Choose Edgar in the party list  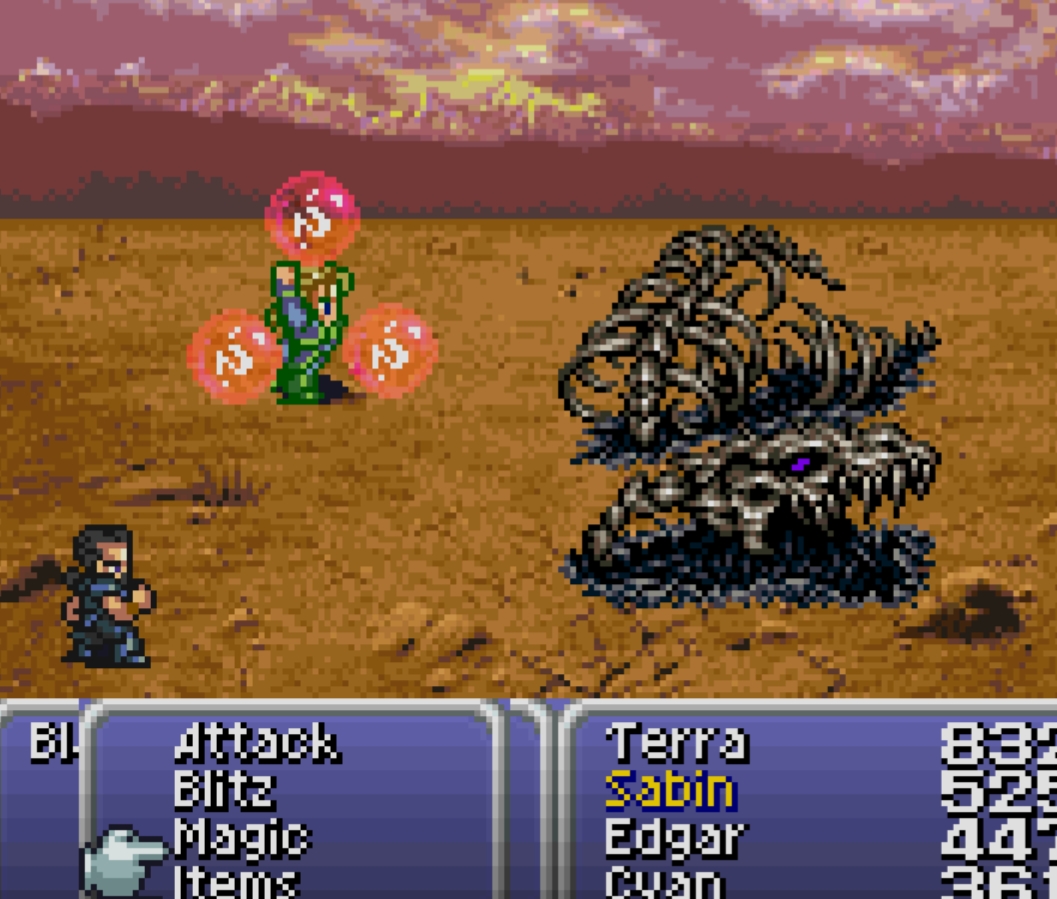click(675, 838)
